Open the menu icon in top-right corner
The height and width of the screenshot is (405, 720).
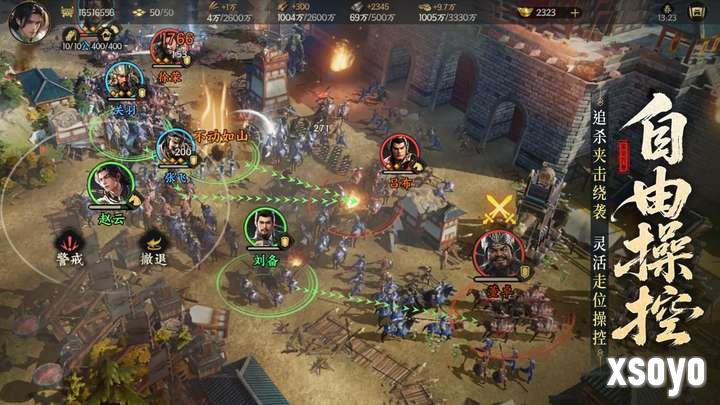(698, 12)
